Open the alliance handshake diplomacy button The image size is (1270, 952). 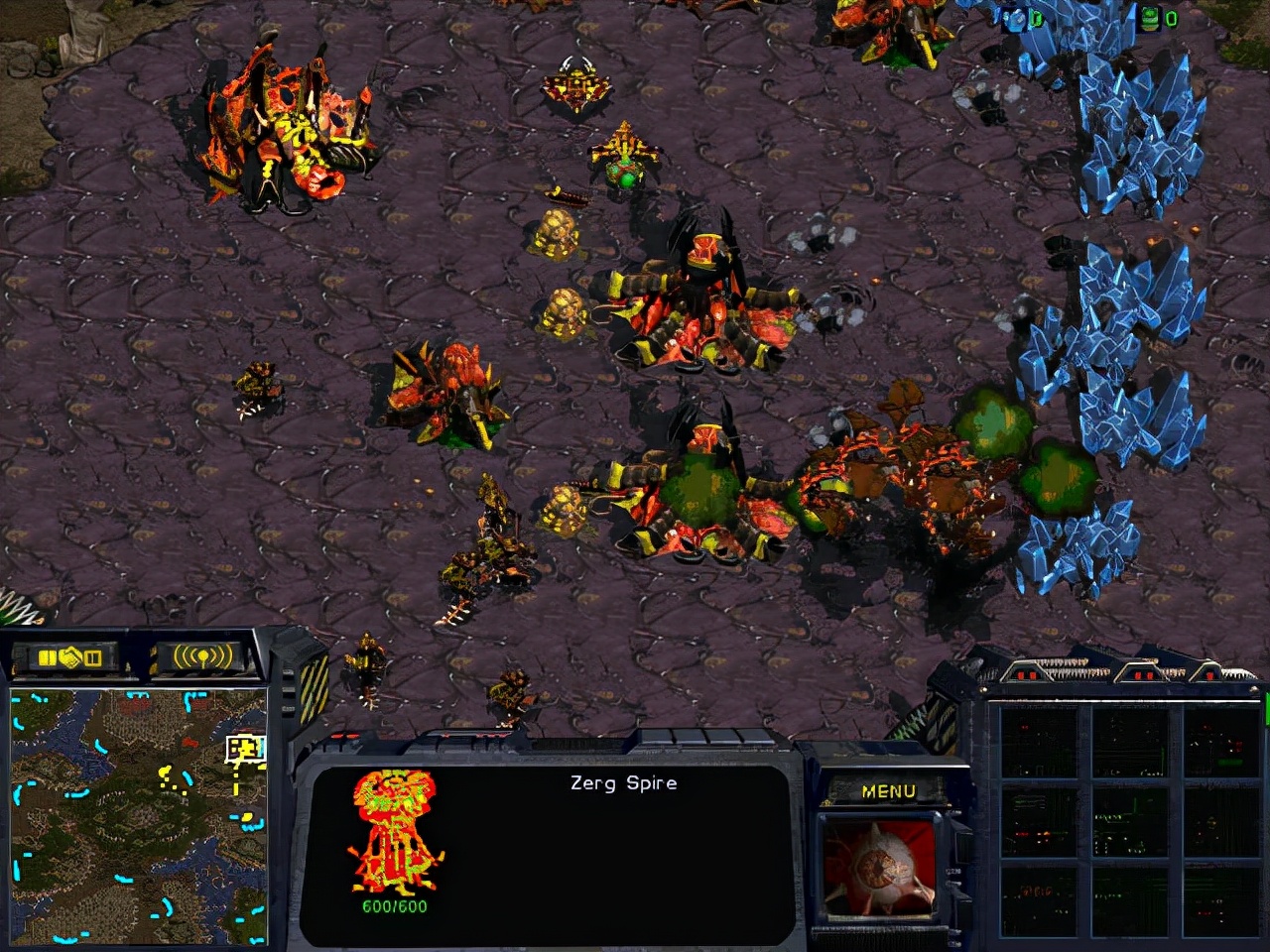coord(69,656)
